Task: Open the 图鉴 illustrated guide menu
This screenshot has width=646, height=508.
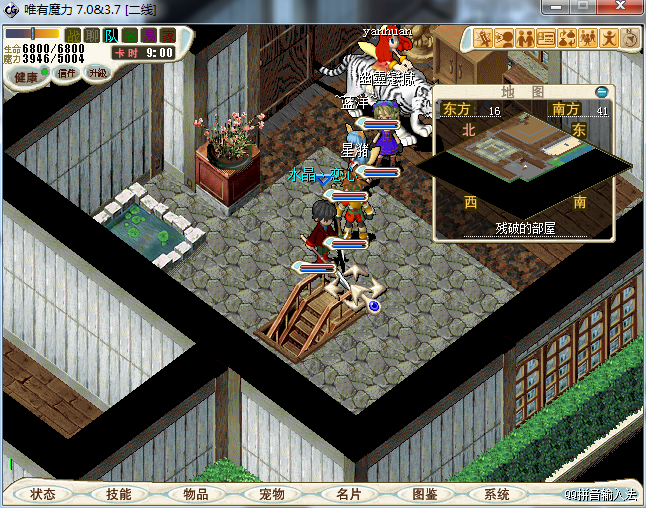Action: tap(424, 494)
